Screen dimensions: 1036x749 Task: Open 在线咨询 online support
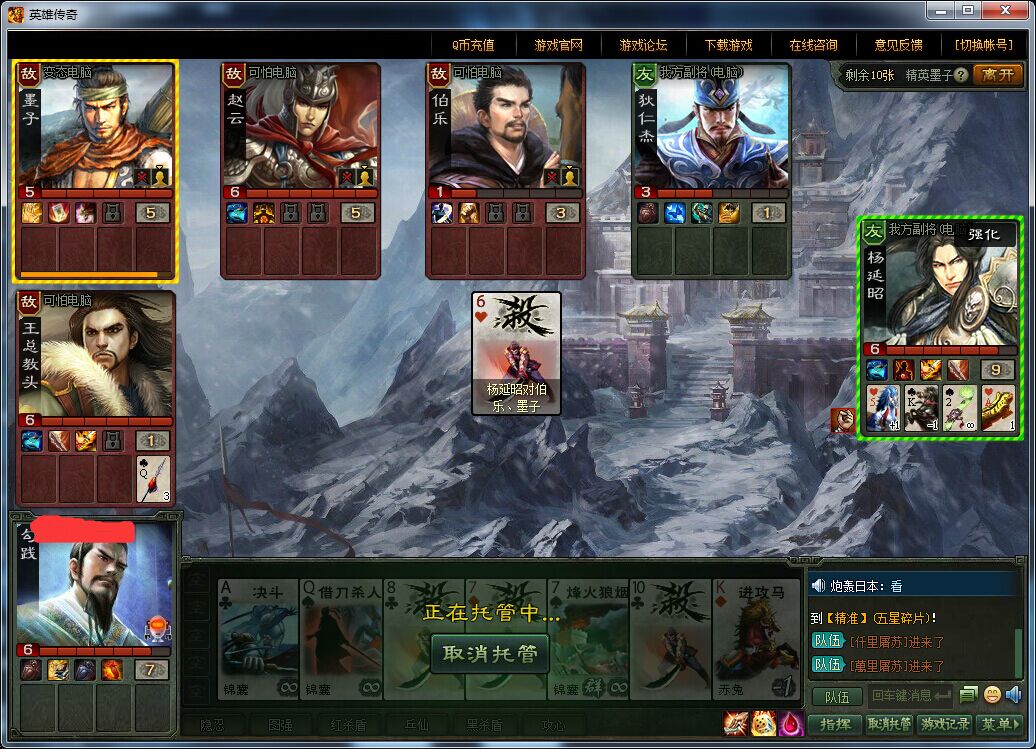(813, 45)
